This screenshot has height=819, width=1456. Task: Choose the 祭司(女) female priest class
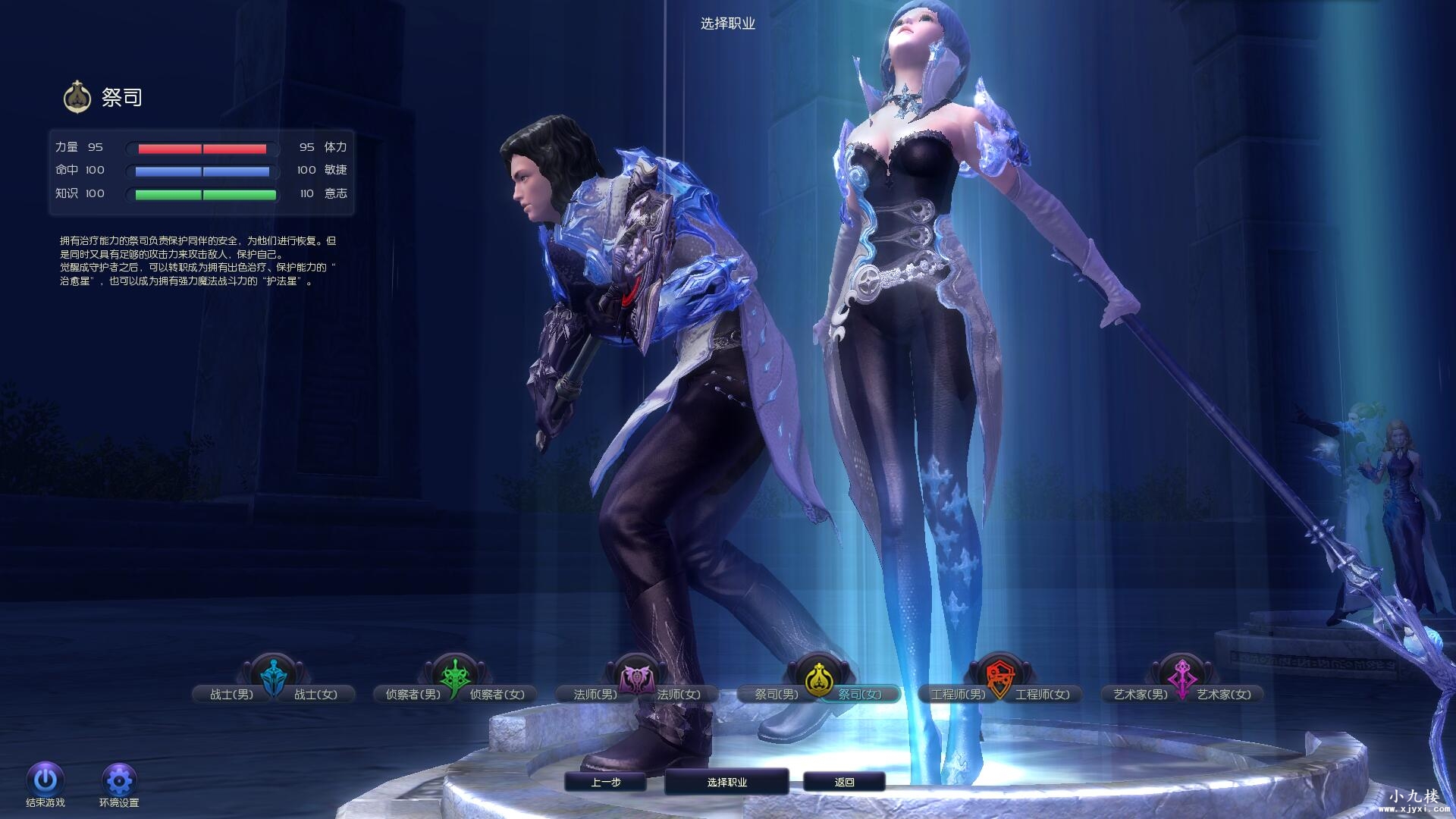point(860,694)
